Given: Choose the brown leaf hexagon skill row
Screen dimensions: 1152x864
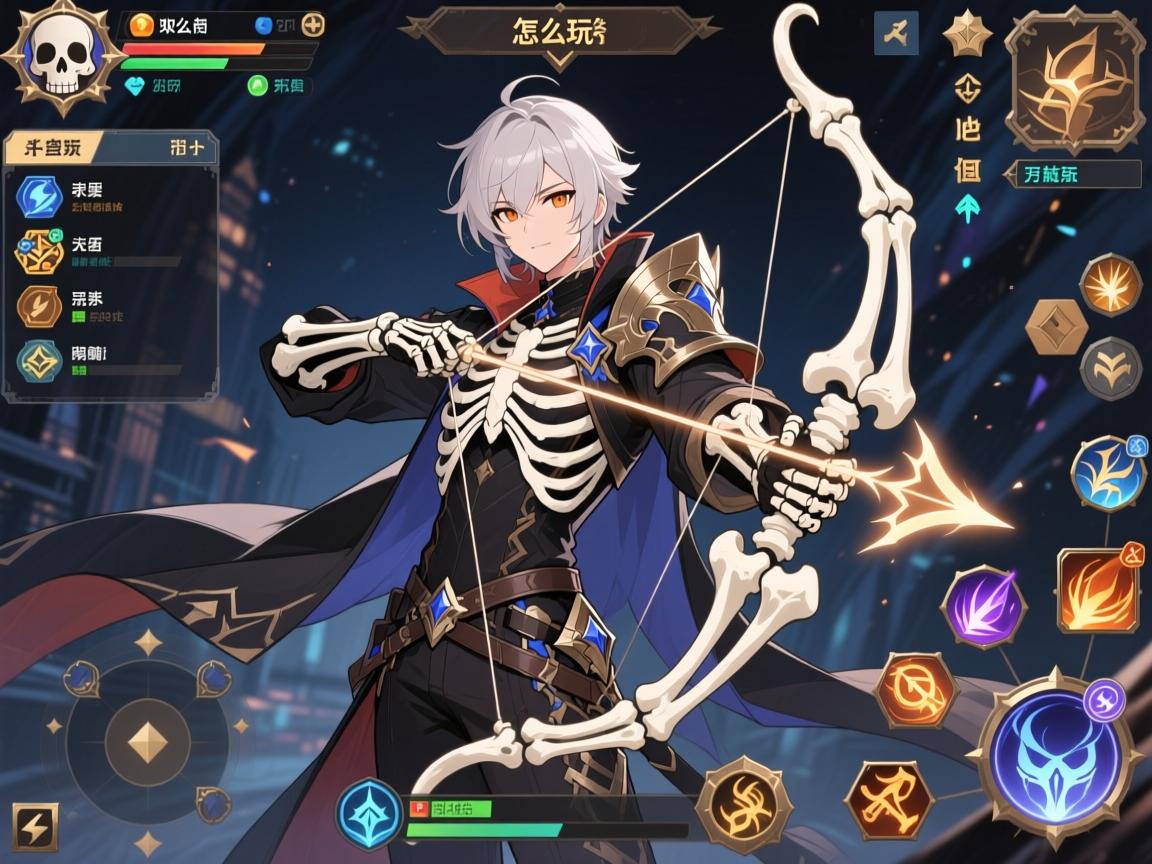Looking at the screenshot, I should click(x=39, y=306).
